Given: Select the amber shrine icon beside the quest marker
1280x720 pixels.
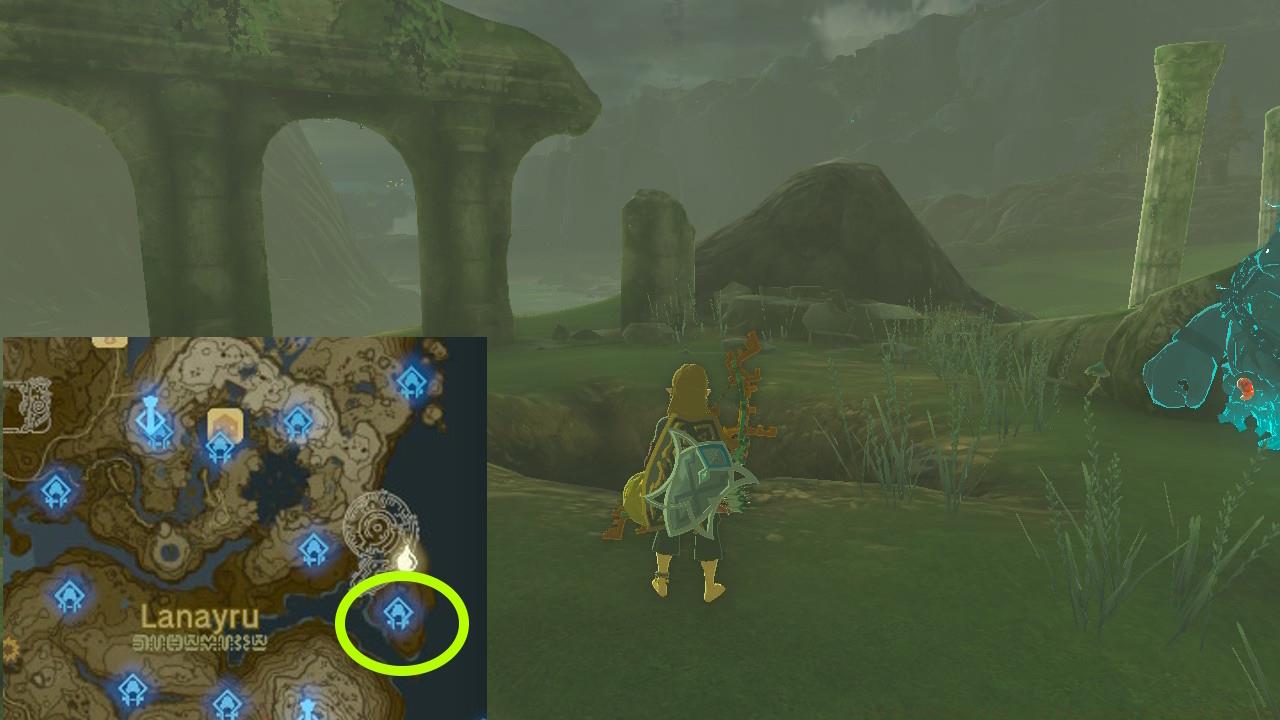Looking at the screenshot, I should [x=219, y=446].
